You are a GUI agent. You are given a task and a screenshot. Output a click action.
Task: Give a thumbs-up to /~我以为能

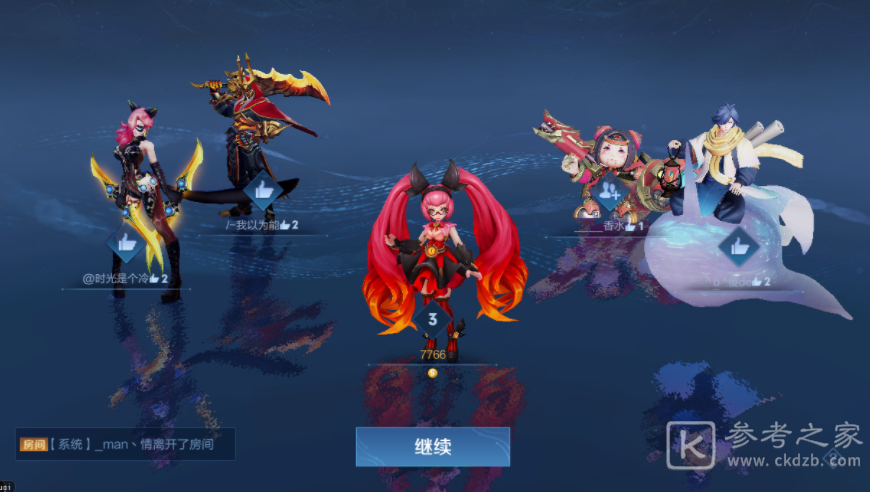[x=263, y=188]
